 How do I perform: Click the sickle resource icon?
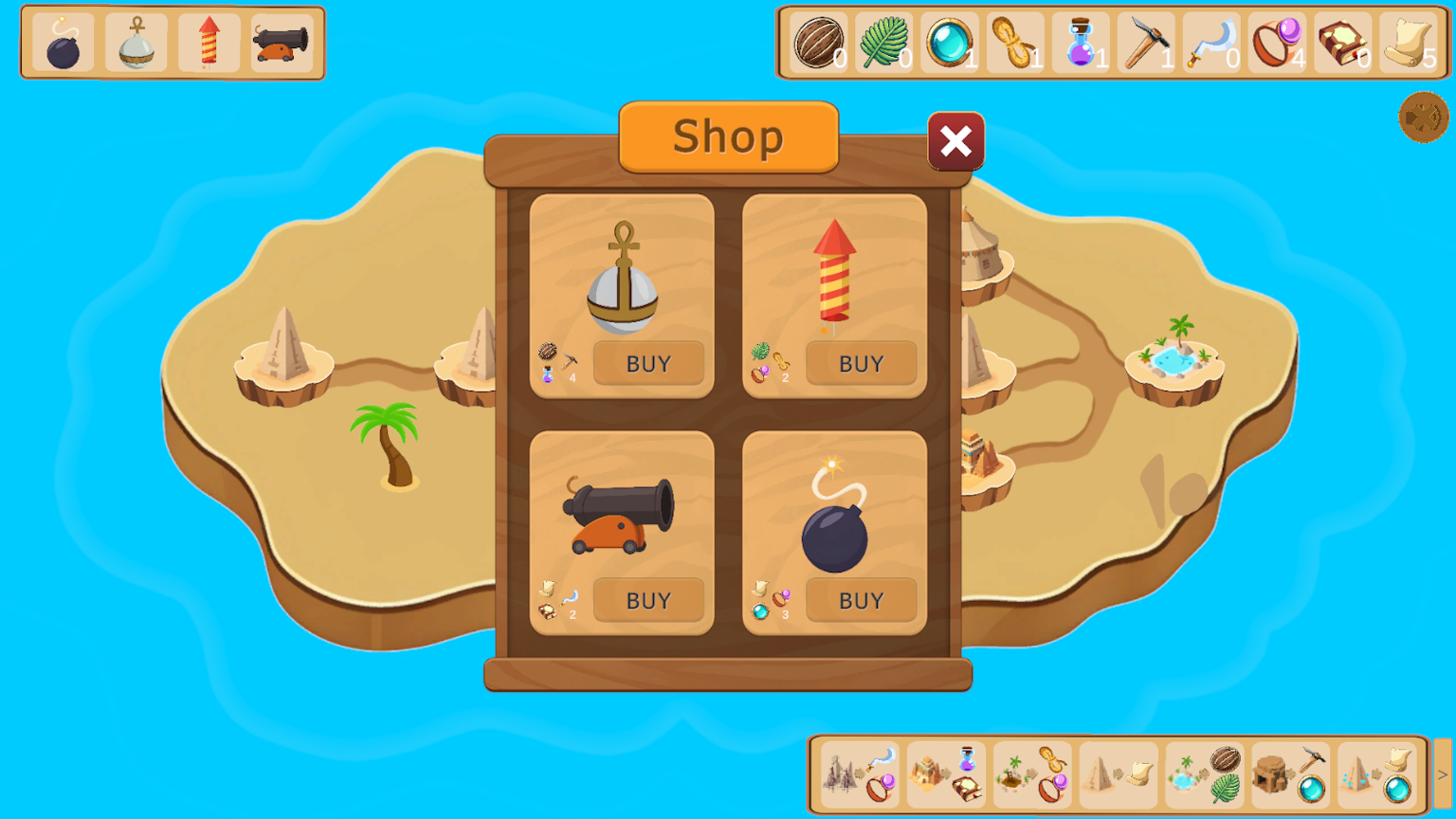[x=1211, y=42]
